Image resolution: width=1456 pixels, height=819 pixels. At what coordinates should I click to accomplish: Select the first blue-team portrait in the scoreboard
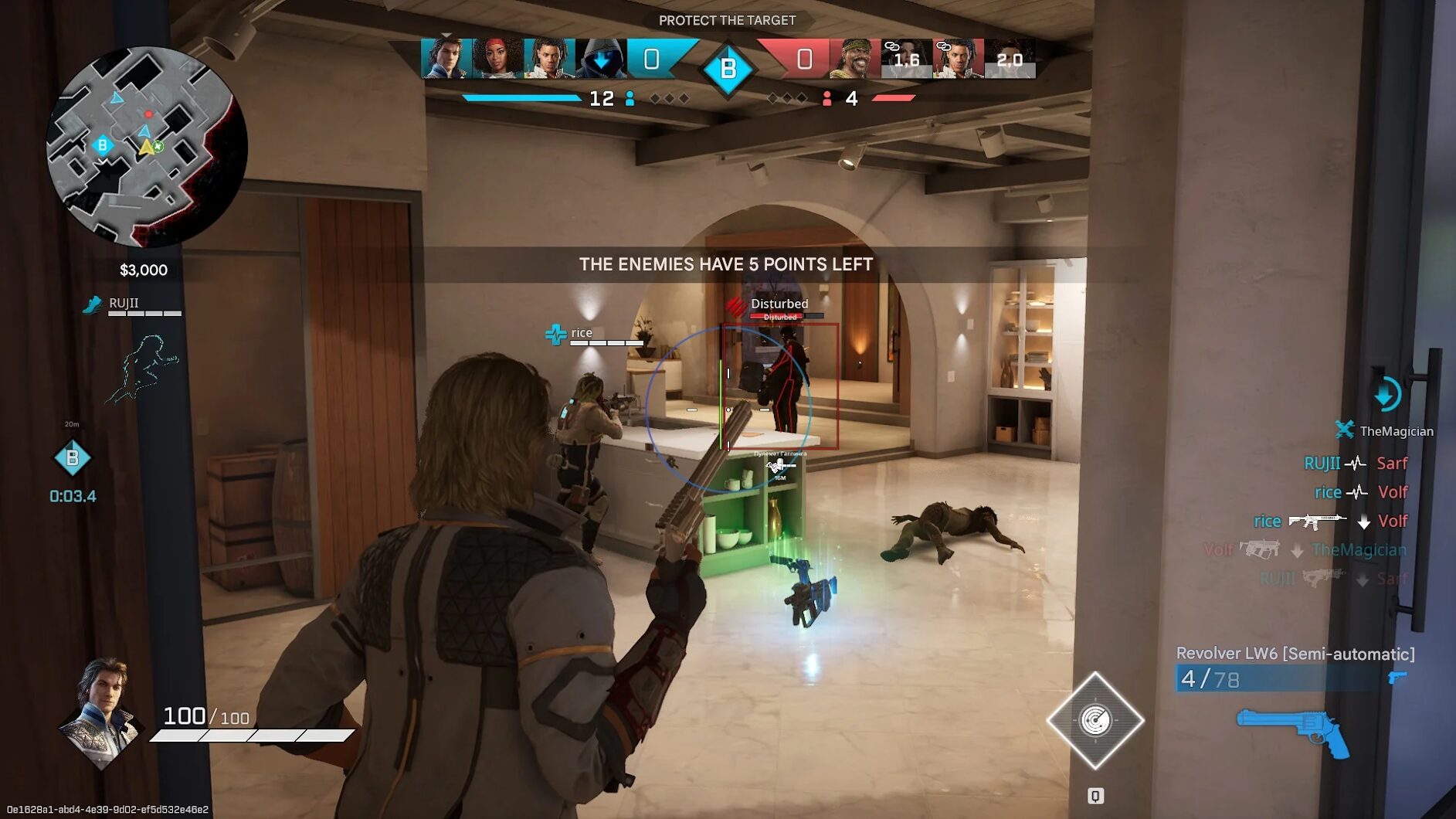446,59
